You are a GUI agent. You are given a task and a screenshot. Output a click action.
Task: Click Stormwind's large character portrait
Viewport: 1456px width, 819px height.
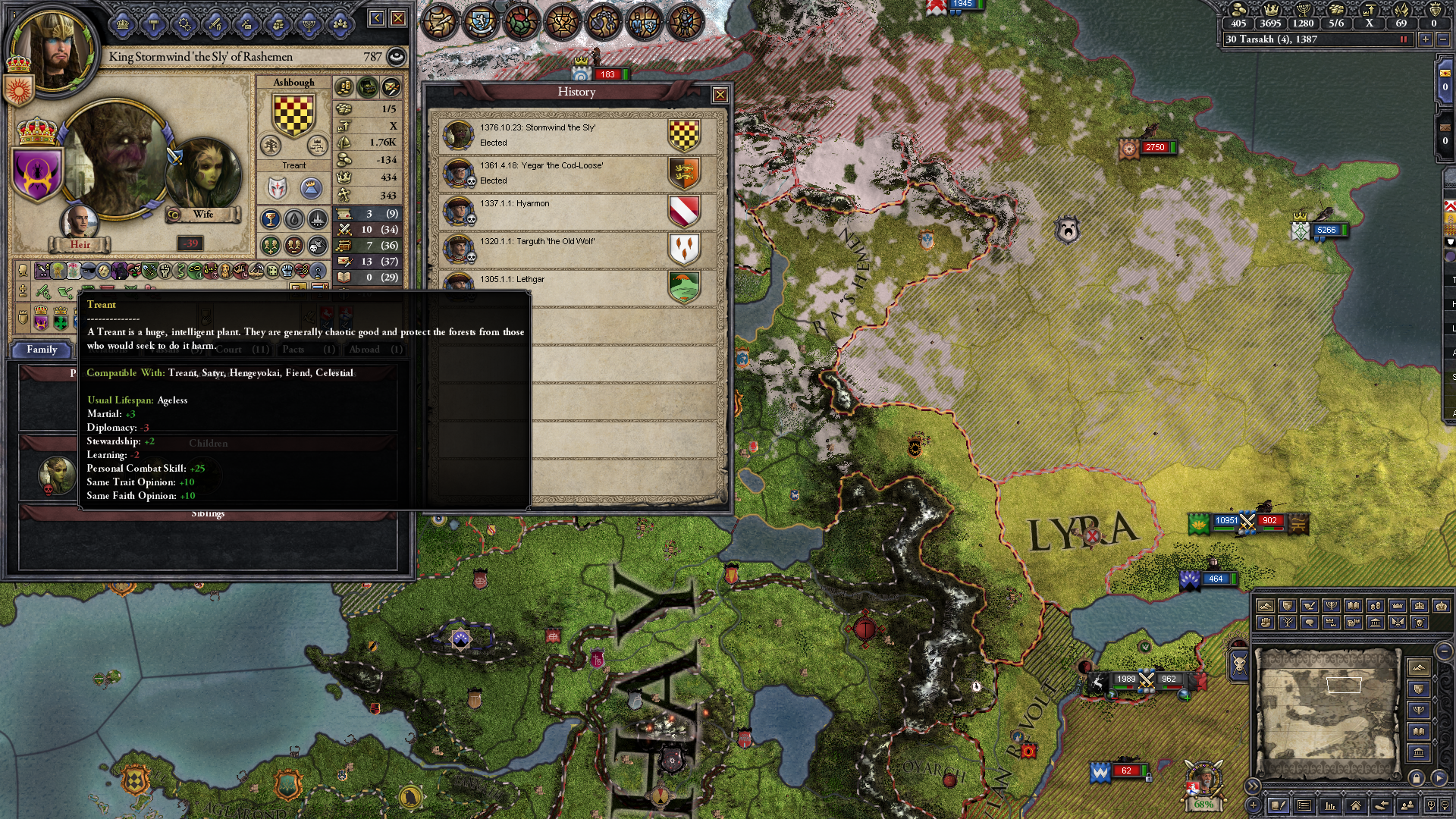pos(115,159)
